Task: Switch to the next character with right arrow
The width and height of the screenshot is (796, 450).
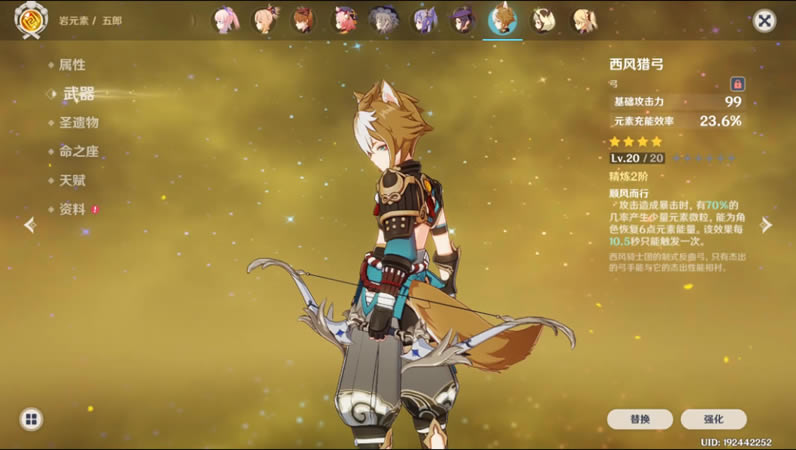Action: point(767,225)
